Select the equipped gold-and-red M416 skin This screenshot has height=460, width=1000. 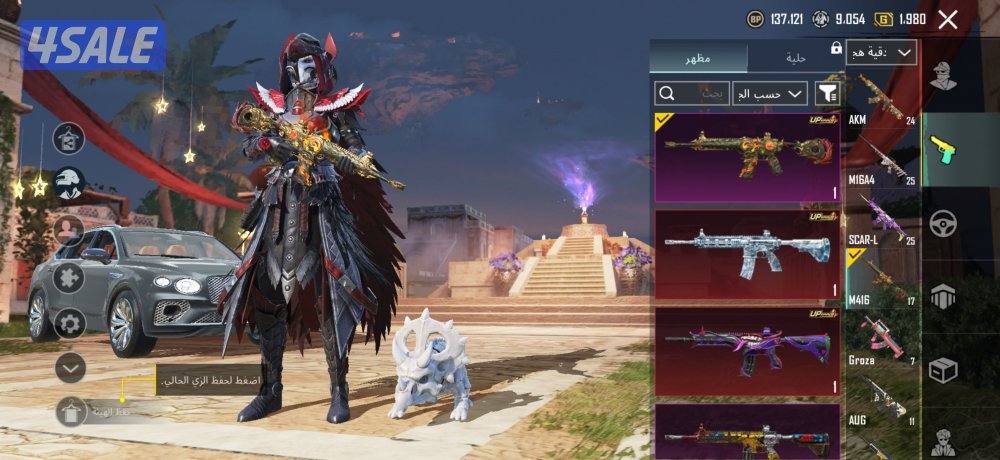pos(747,158)
